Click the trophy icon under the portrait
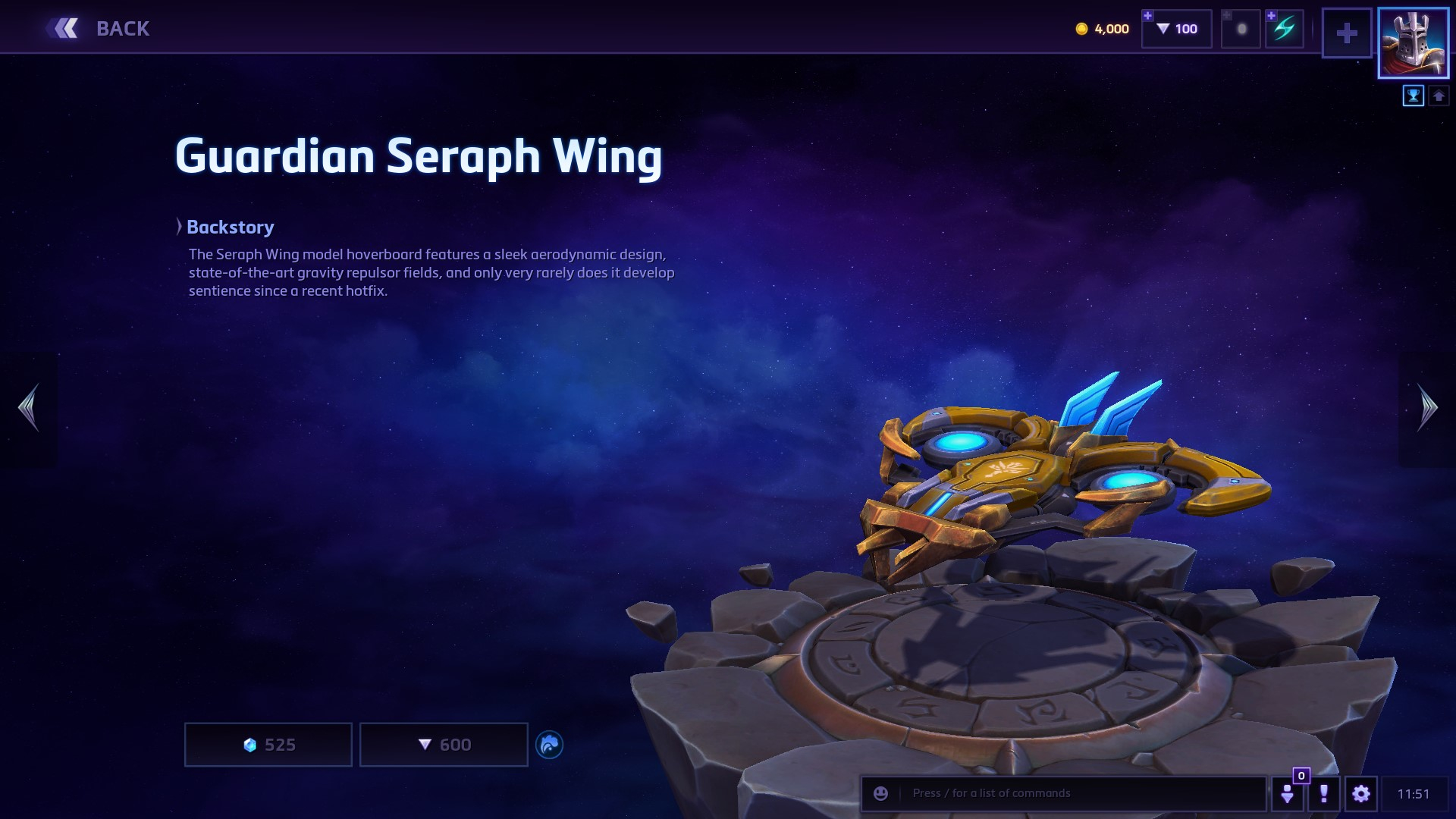The width and height of the screenshot is (1456, 819). coord(1414,96)
